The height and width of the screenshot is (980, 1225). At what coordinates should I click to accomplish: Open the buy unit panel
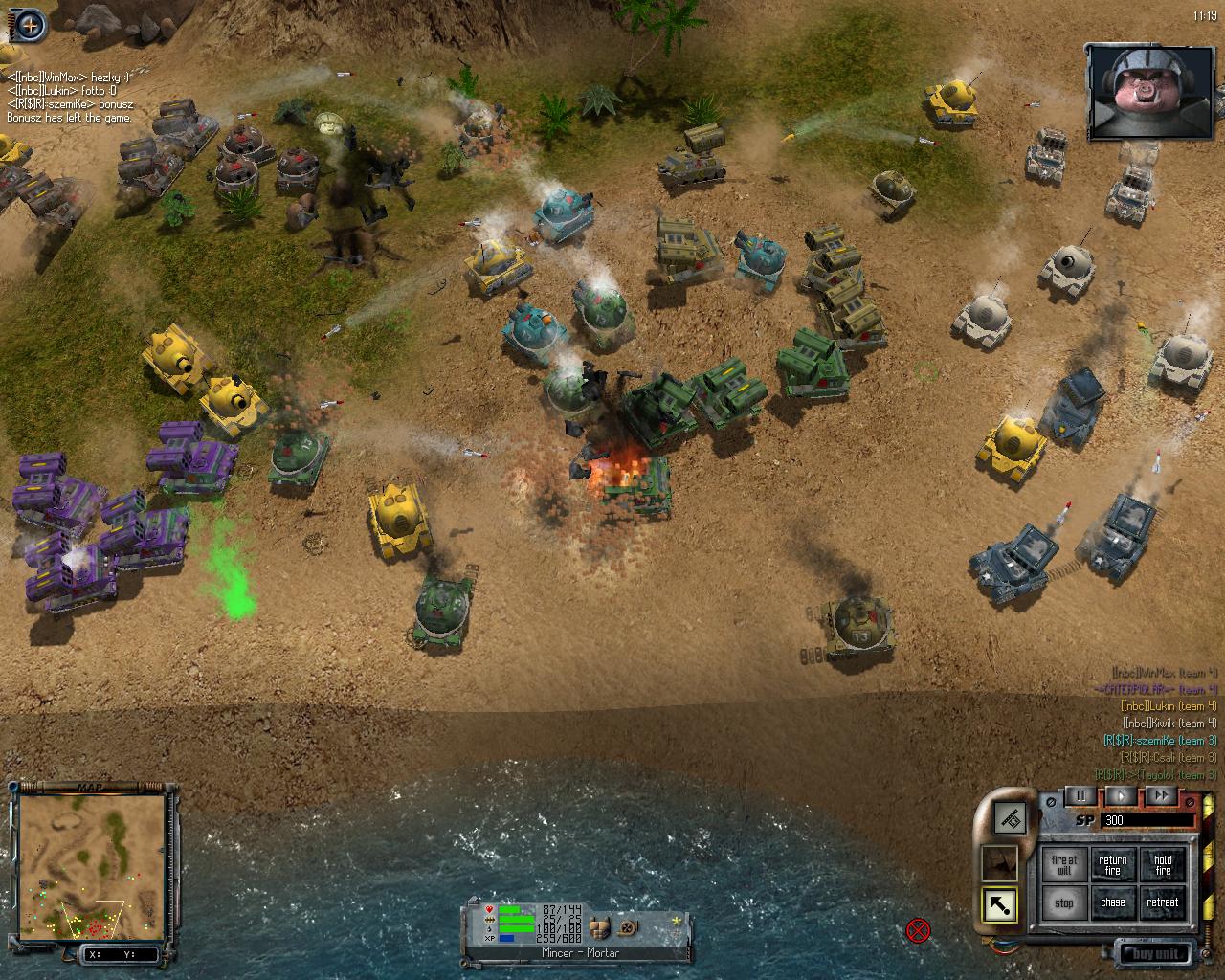(1156, 953)
